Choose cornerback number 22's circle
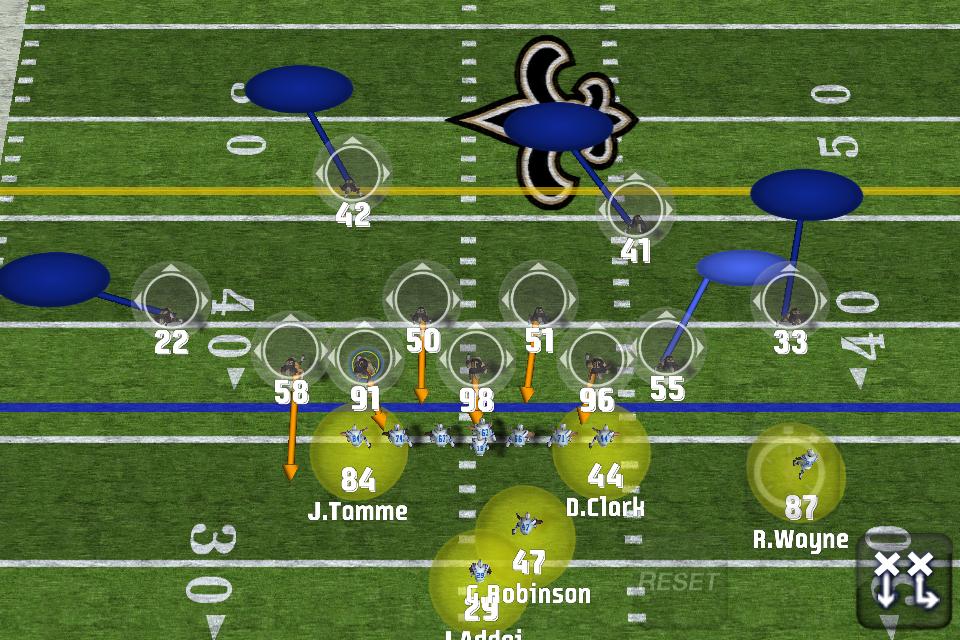The height and width of the screenshot is (640, 960). (170, 301)
